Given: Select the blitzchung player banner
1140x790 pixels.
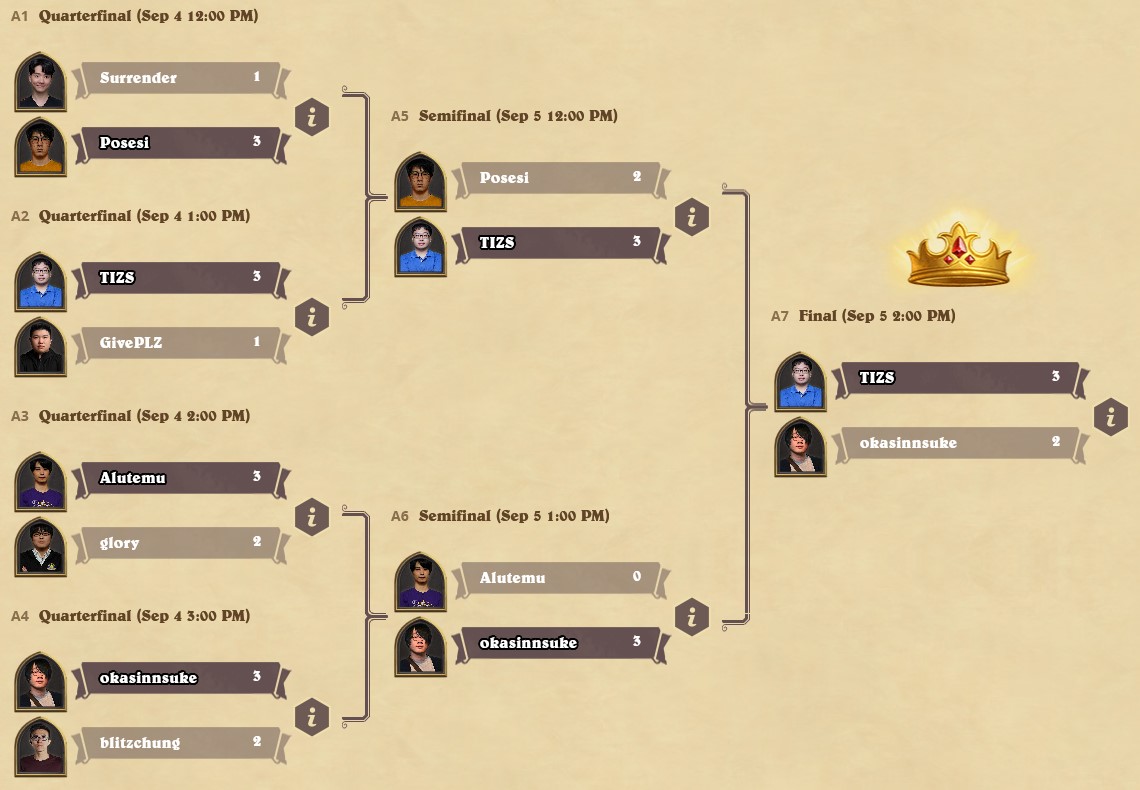Looking at the screenshot, I should pyautogui.click(x=180, y=743).
